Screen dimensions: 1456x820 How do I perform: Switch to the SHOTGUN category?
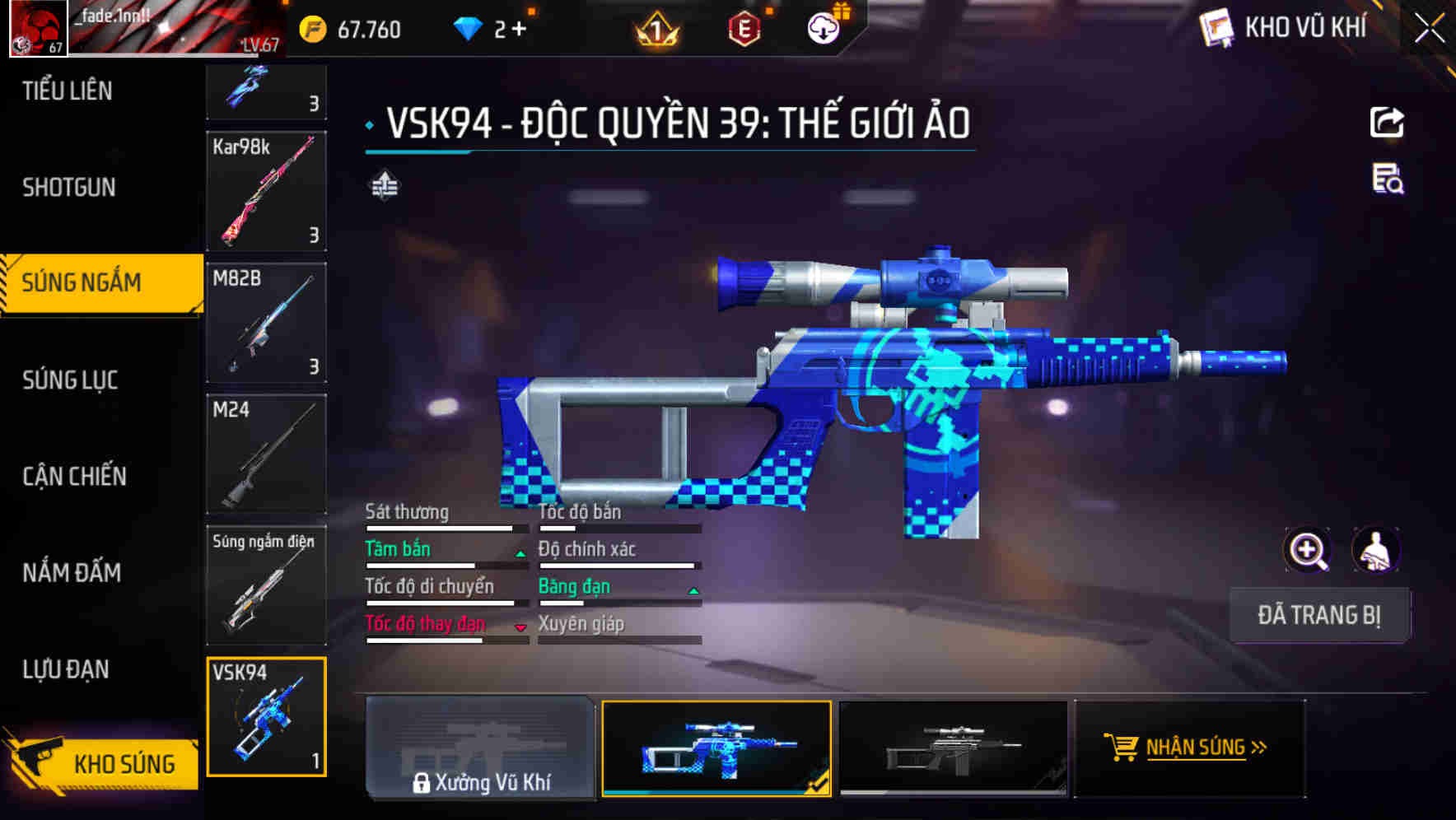[x=70, y=188]
